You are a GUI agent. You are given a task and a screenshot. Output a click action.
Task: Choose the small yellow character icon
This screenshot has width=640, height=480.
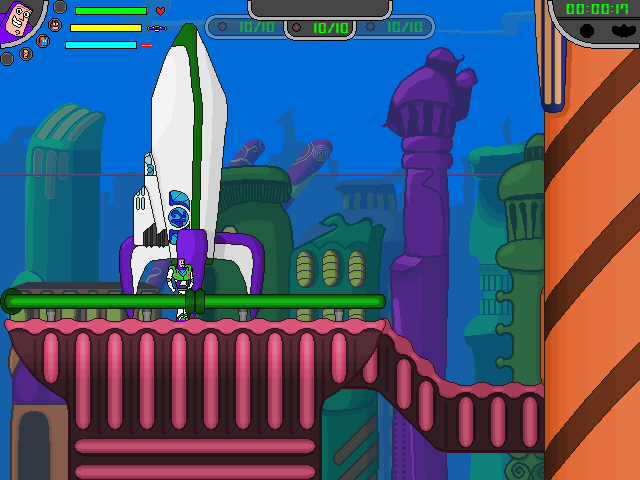[x=27, y=54]
